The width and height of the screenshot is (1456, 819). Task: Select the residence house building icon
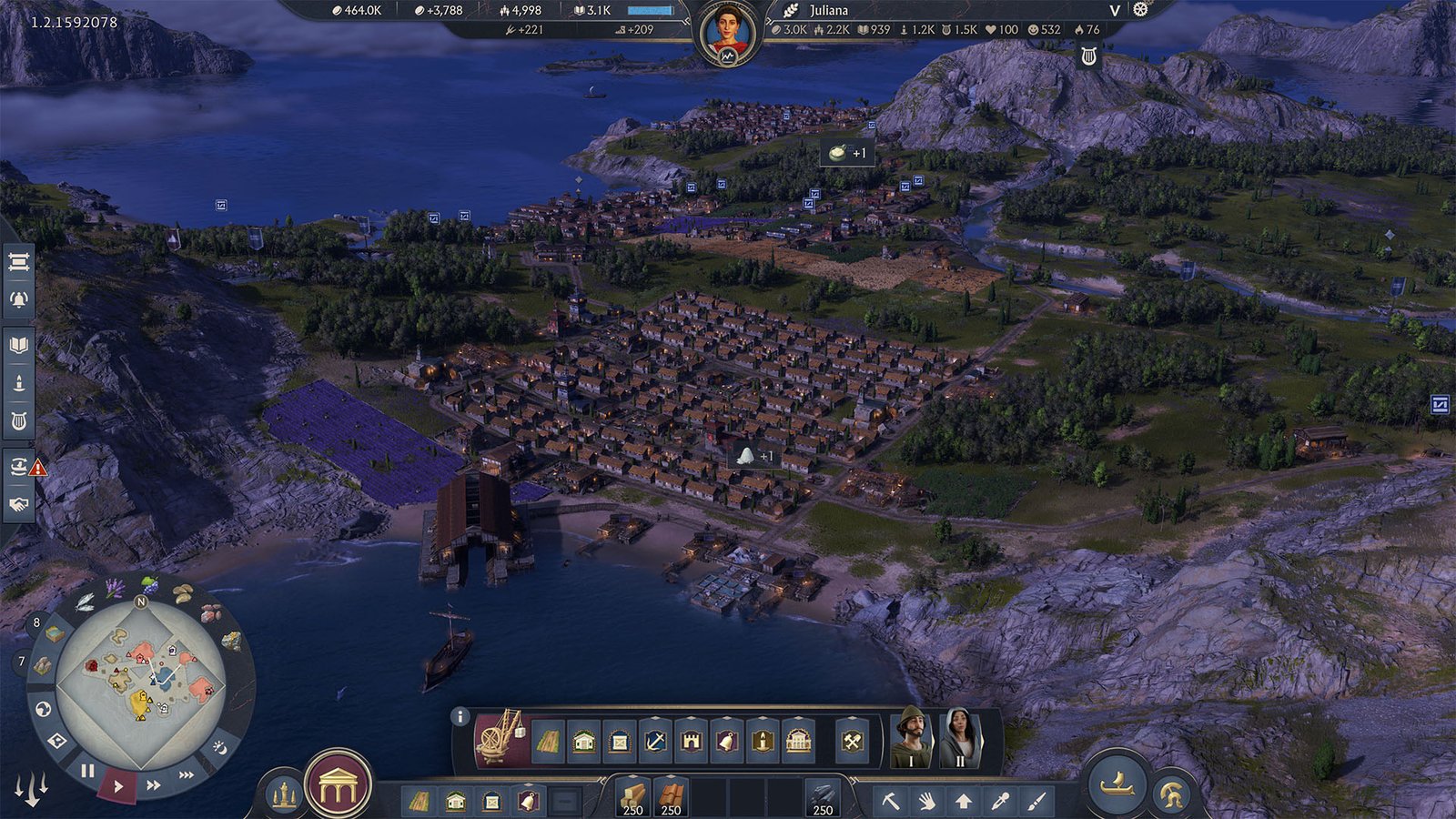[x=583, y=740]
